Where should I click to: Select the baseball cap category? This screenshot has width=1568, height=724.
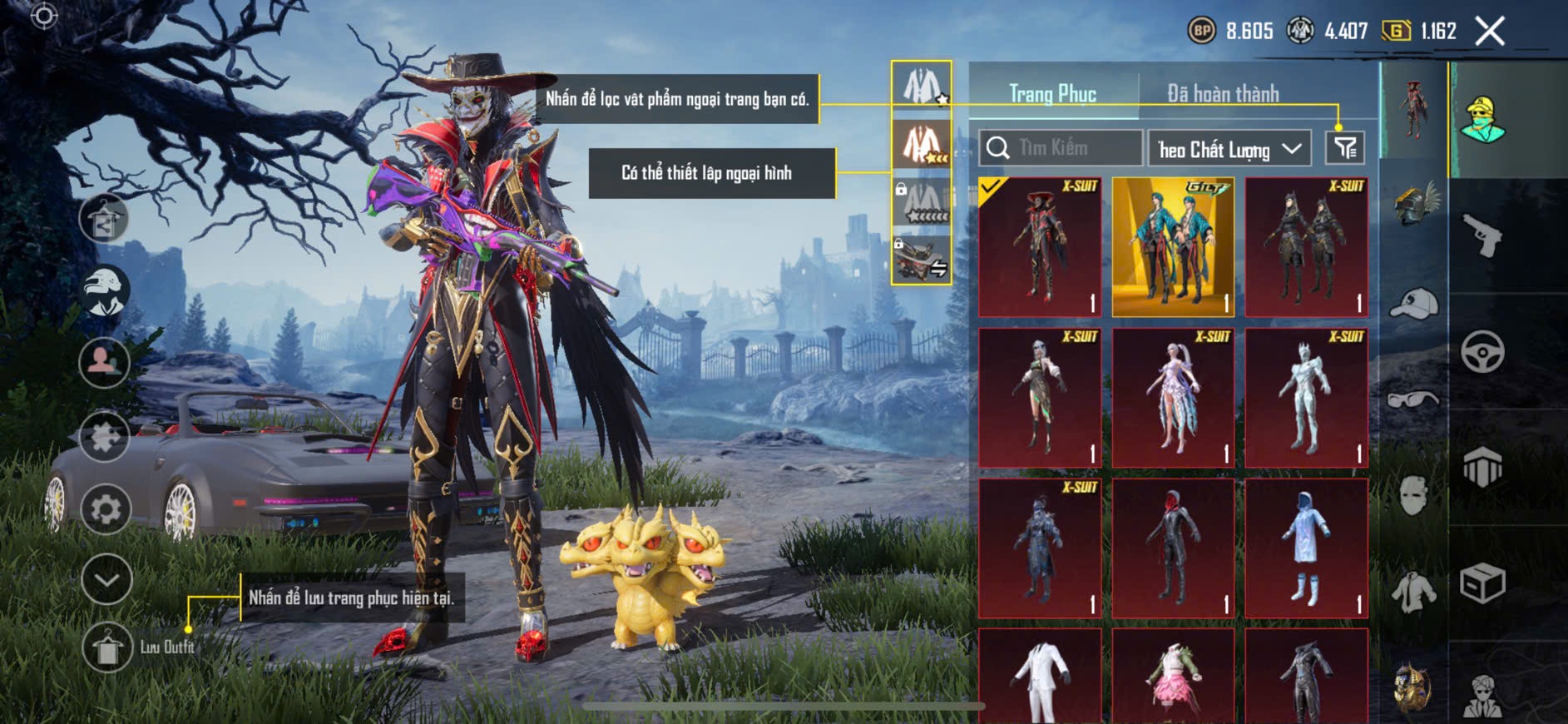pyautogui.click(x=1413, y=304)
